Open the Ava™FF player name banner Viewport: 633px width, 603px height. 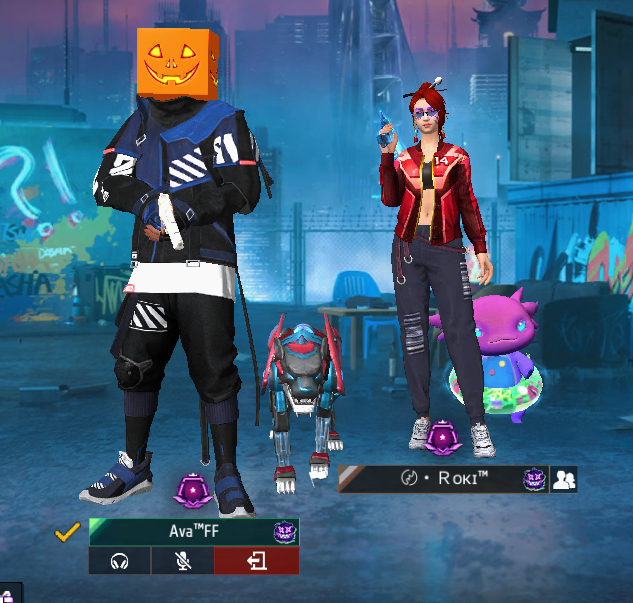[x=193, y=532]
